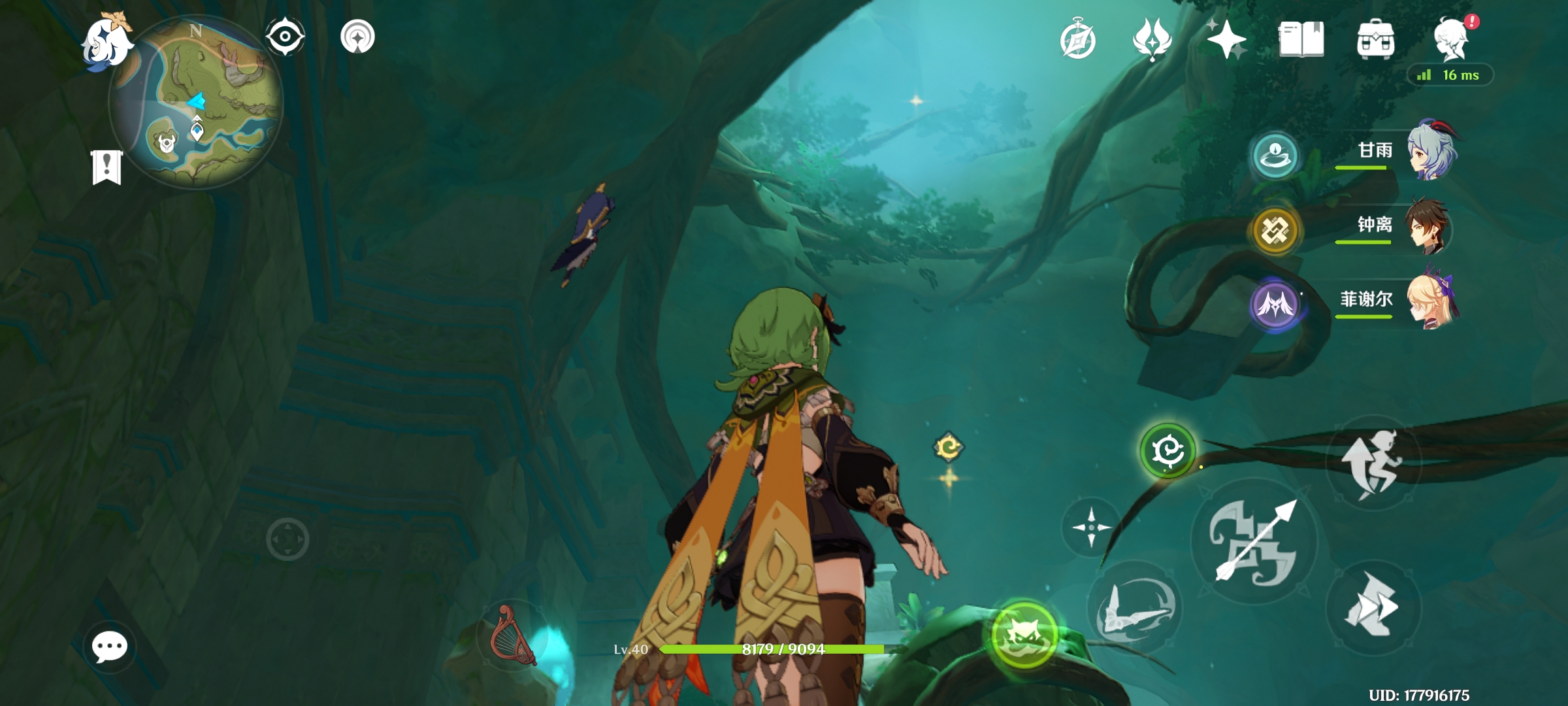The image size is (1568, 706).
Task: Toggle Elemental Sight eye icon
Action: coord(285,36)
